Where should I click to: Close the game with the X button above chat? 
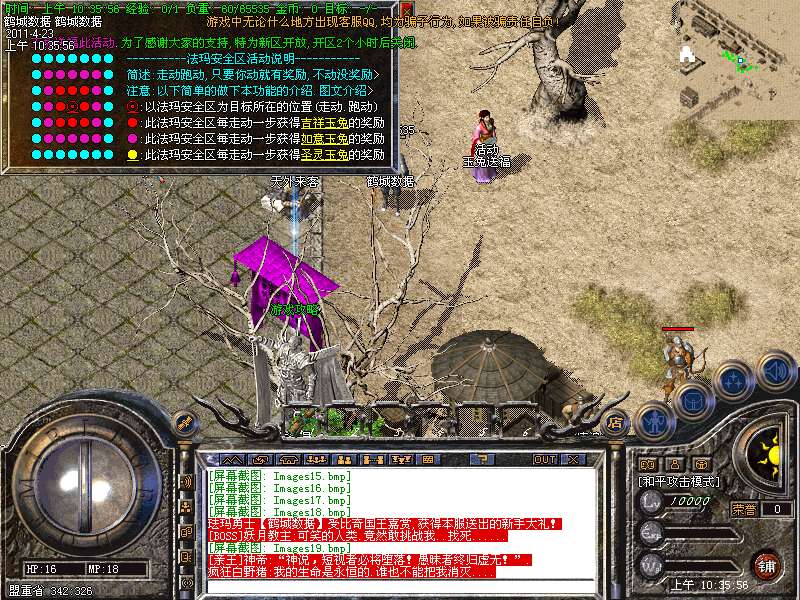574,459
